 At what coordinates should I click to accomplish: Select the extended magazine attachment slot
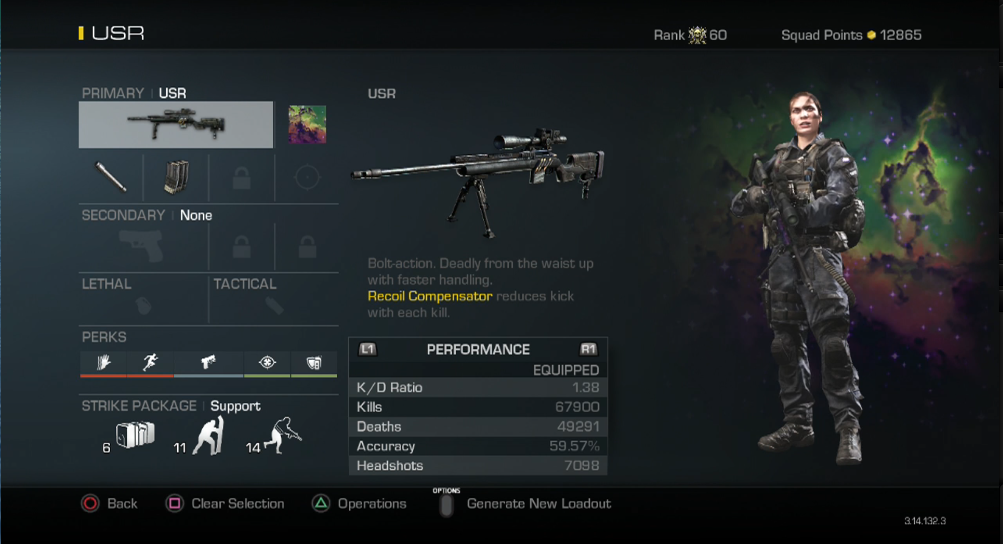tap(176, 177)
